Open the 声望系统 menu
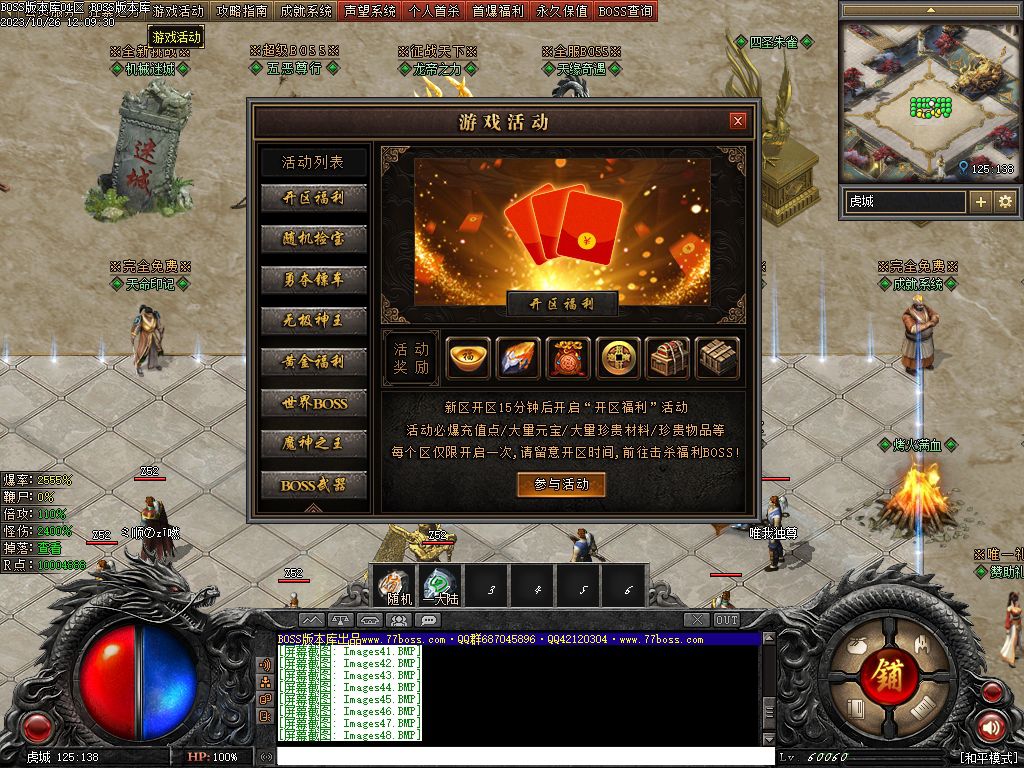Screen dimensions: 1024x768 coord(370,11)
